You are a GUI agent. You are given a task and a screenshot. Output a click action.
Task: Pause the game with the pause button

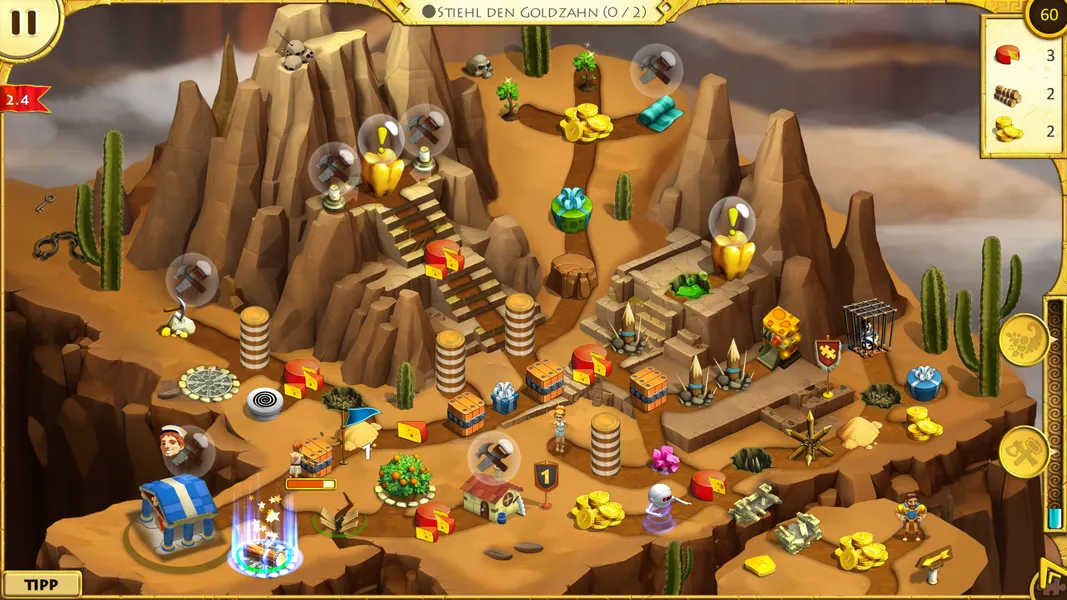click(24, 23)
